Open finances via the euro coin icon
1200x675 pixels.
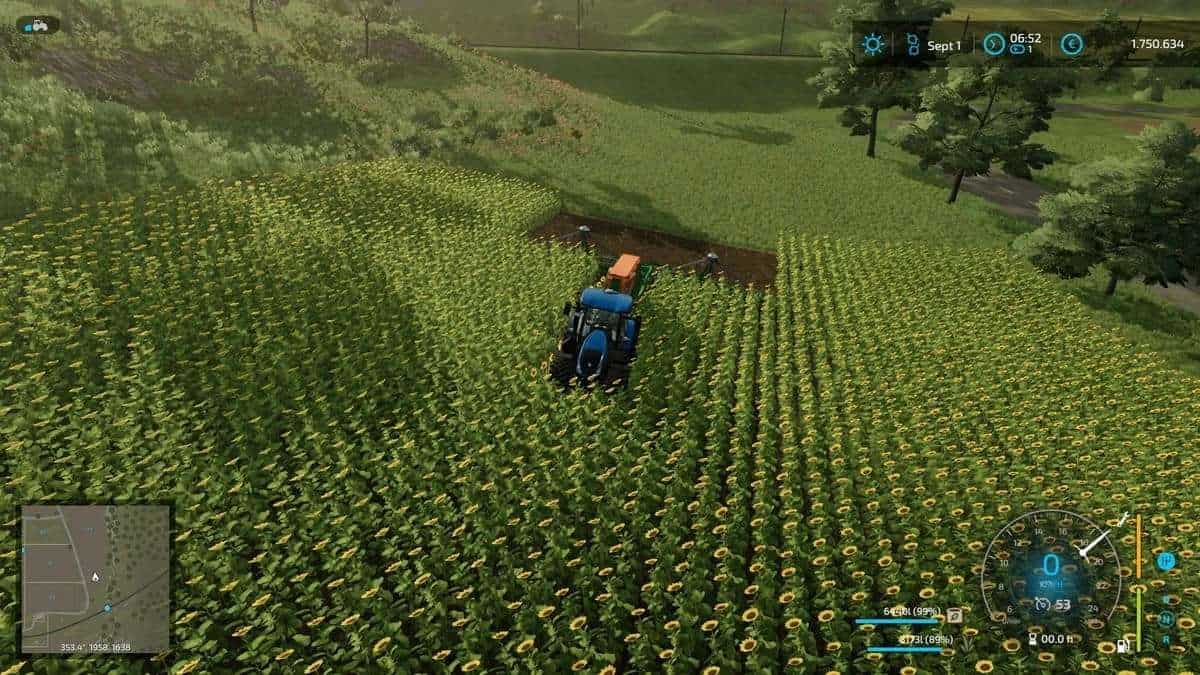[1071, 44]
